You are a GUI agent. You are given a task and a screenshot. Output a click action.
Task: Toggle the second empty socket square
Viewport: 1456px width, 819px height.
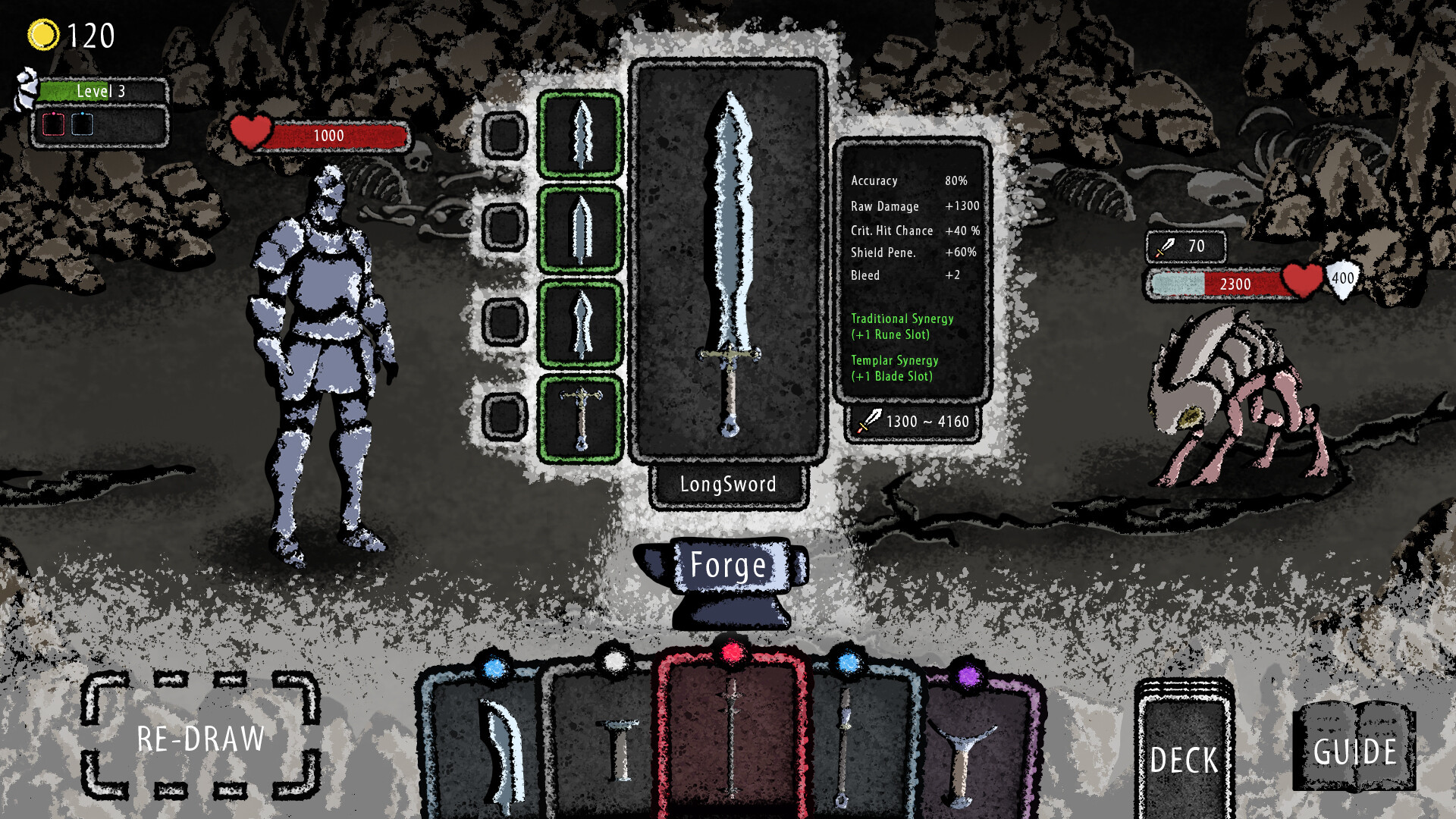[x=504, y=225]
